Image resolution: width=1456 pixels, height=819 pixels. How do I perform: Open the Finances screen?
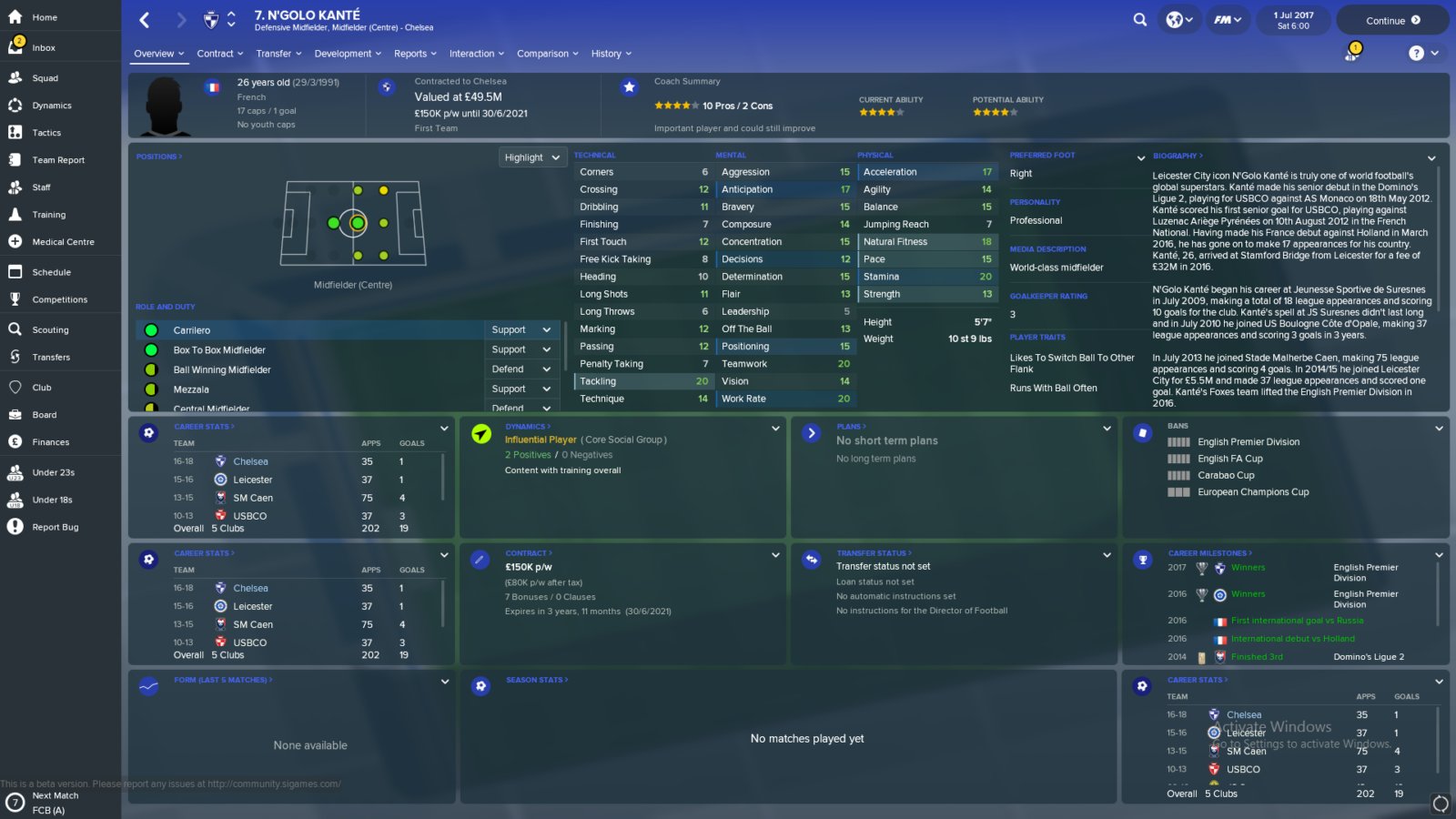(x=50, y=442)
